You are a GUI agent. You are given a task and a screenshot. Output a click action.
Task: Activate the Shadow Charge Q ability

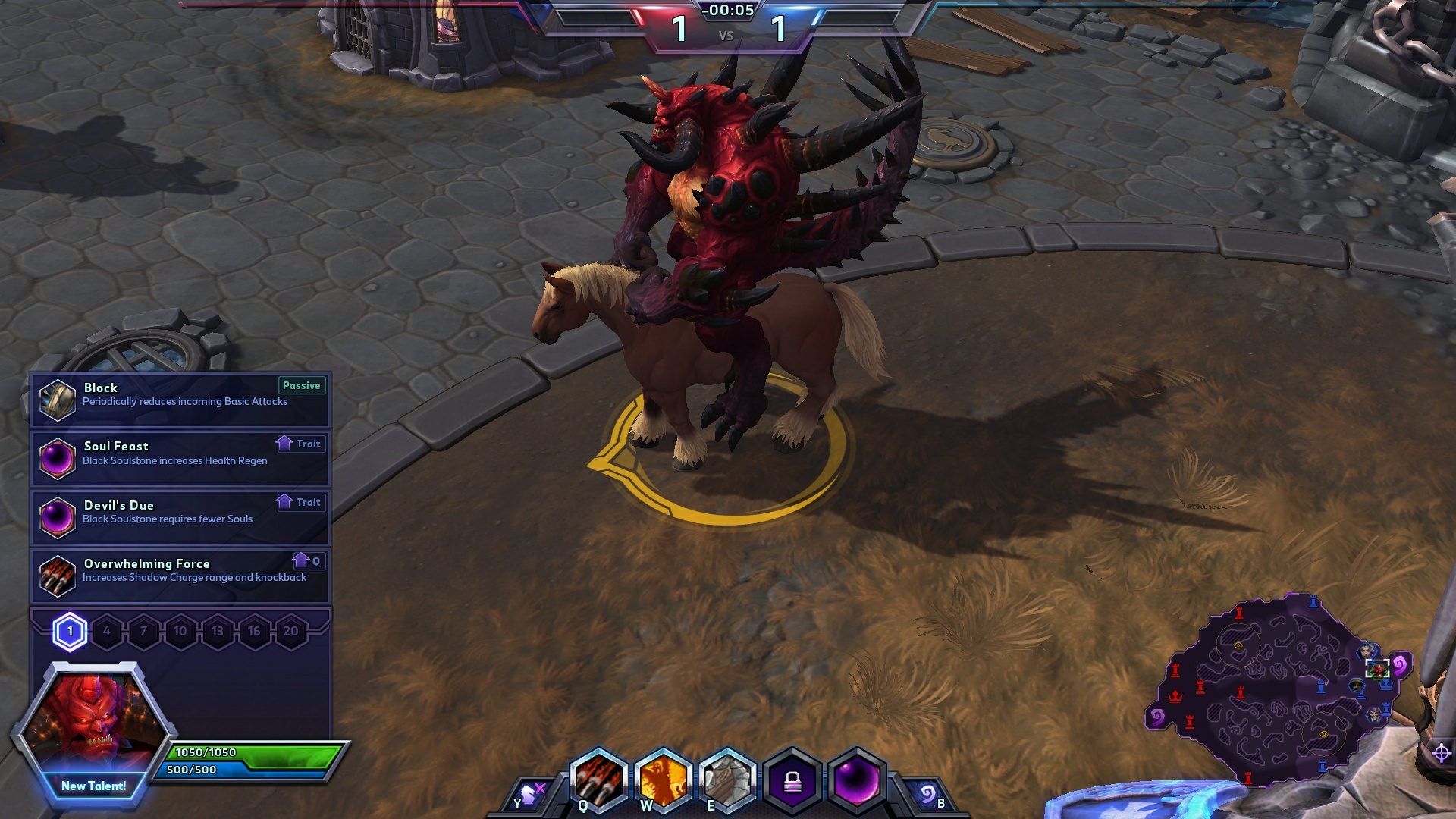pos(599,781)
